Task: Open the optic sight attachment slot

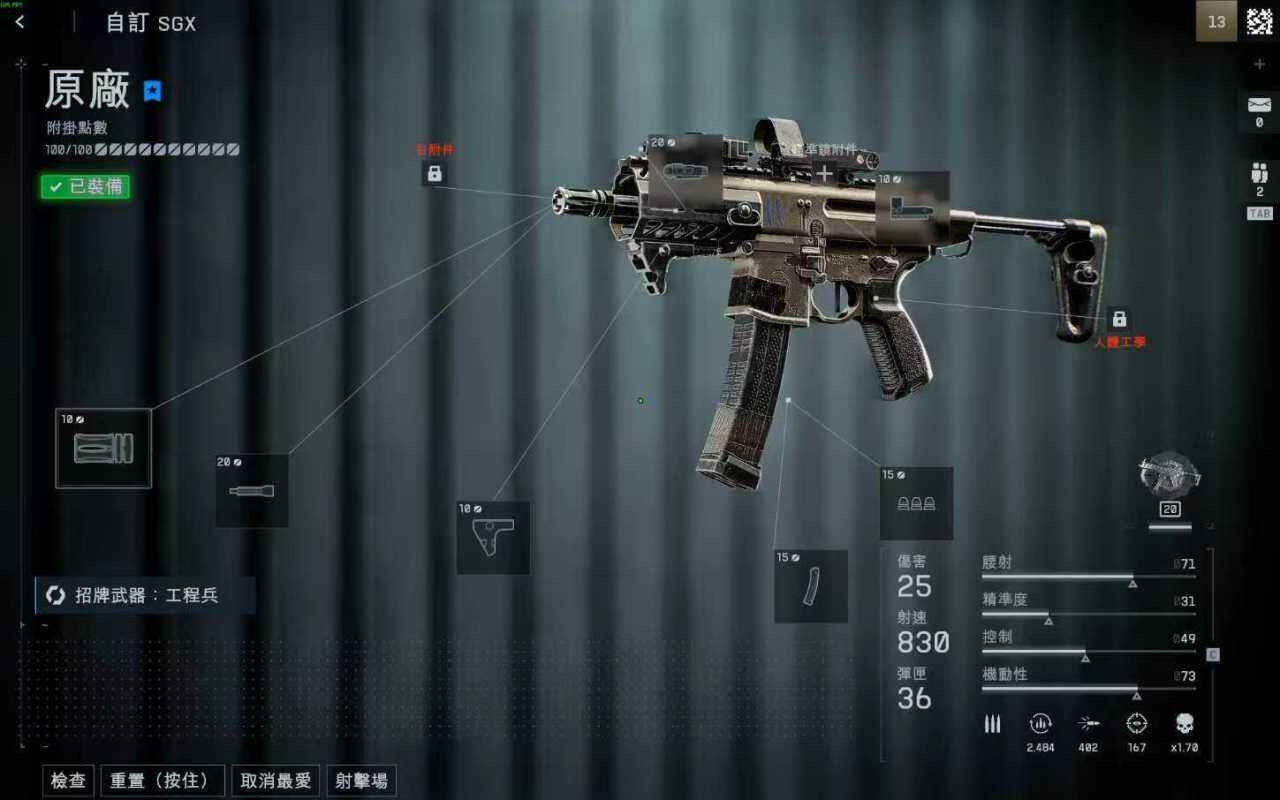Action: click(686, 170)
